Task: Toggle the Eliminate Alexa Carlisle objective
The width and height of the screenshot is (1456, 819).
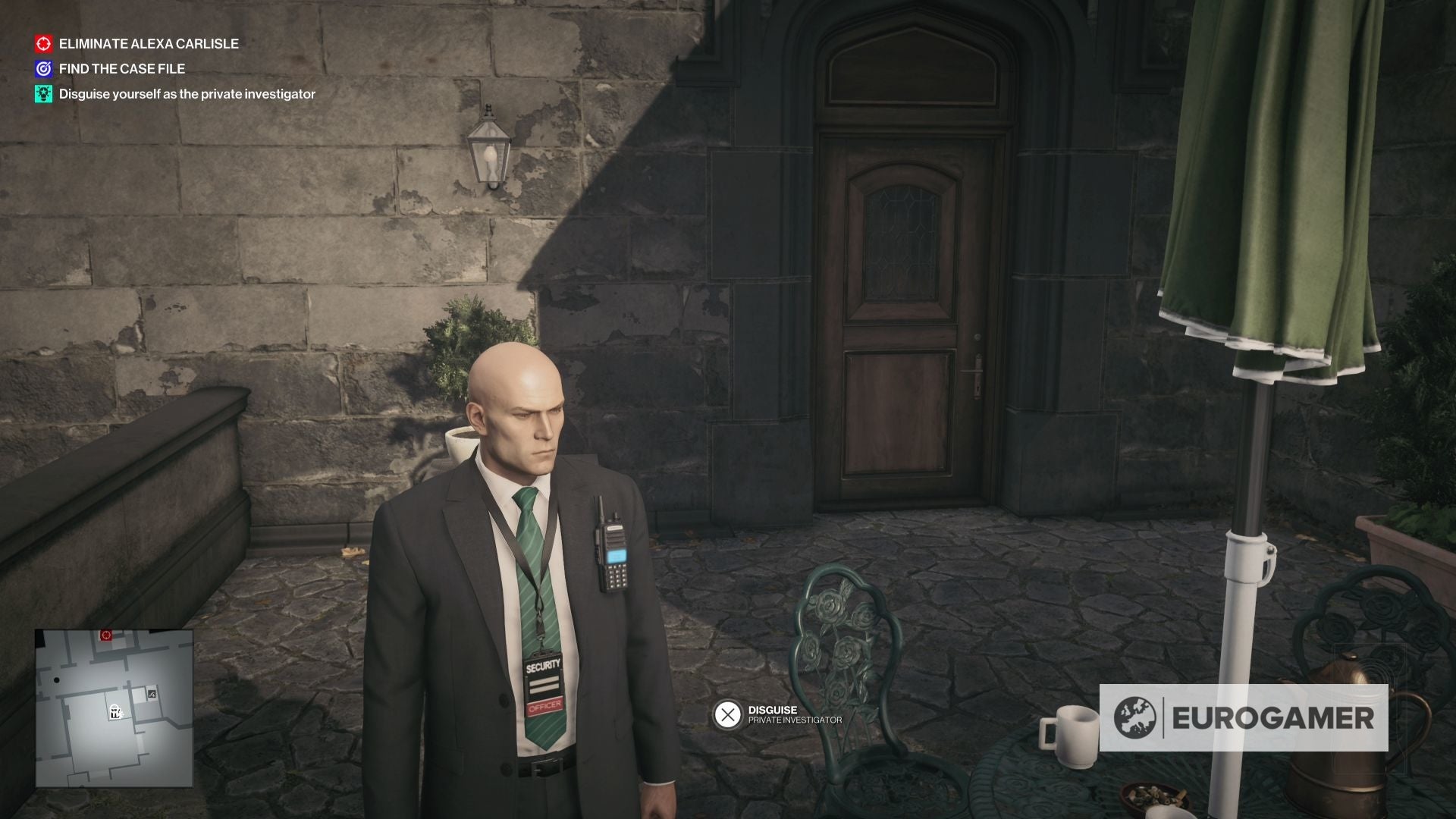Action: 149,44
